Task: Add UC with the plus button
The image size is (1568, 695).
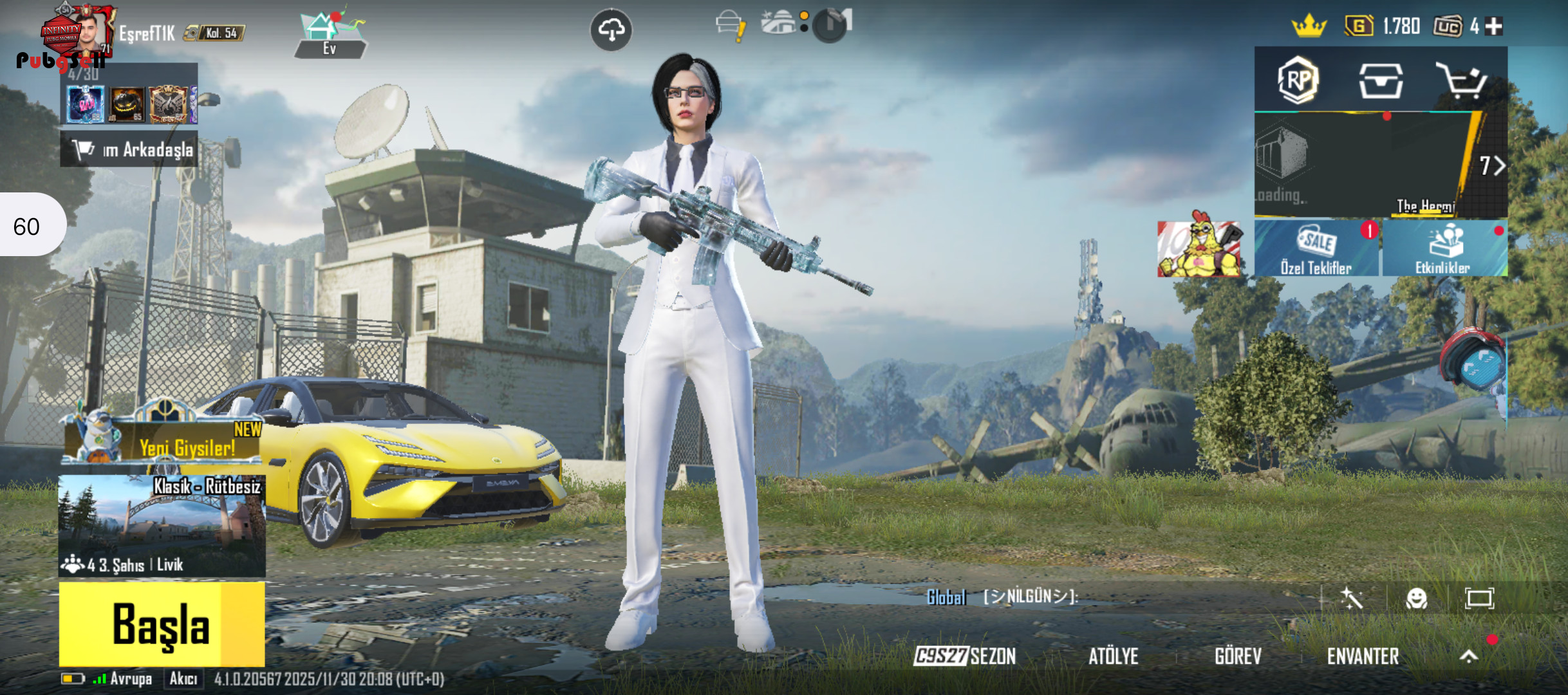Action: 1495,26
